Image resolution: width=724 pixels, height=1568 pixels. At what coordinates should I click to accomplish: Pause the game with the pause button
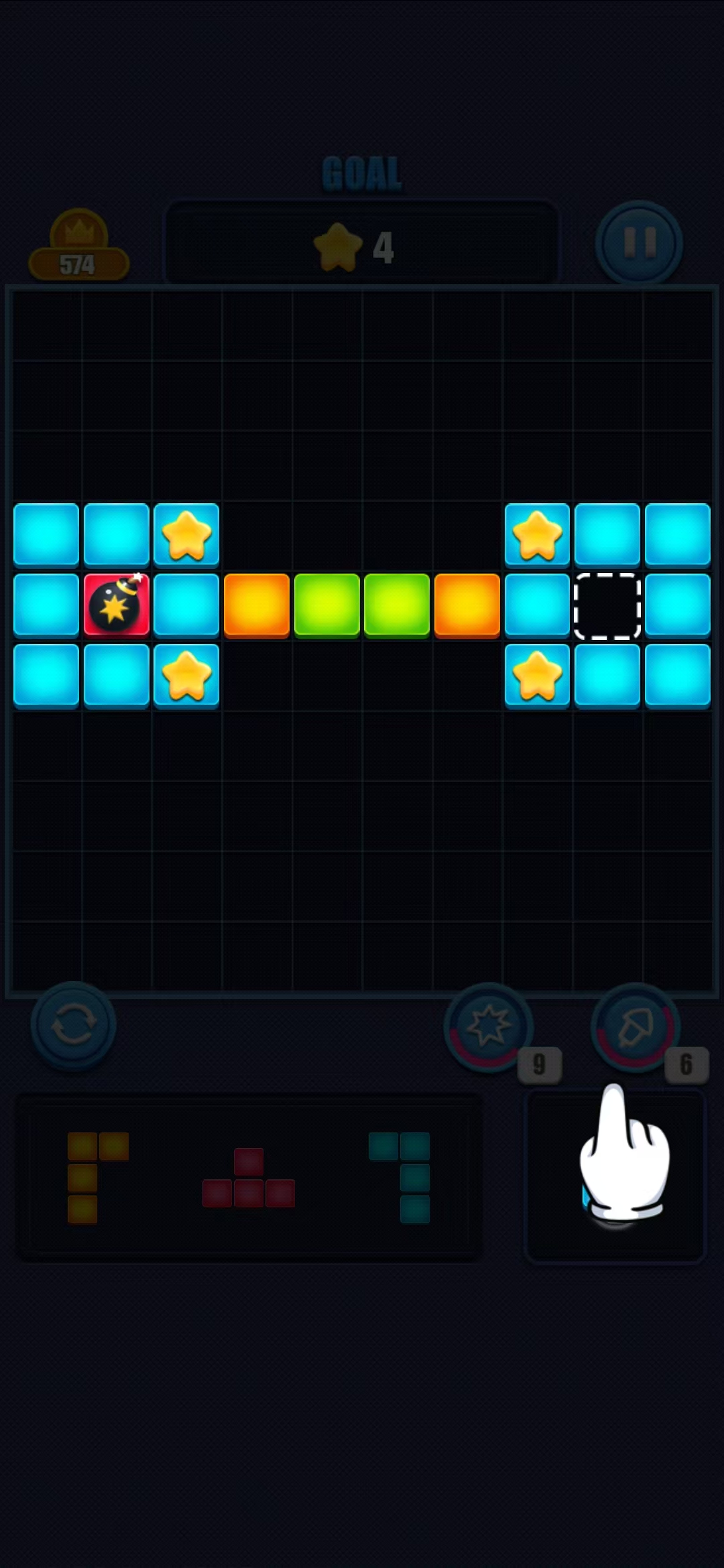638,244
